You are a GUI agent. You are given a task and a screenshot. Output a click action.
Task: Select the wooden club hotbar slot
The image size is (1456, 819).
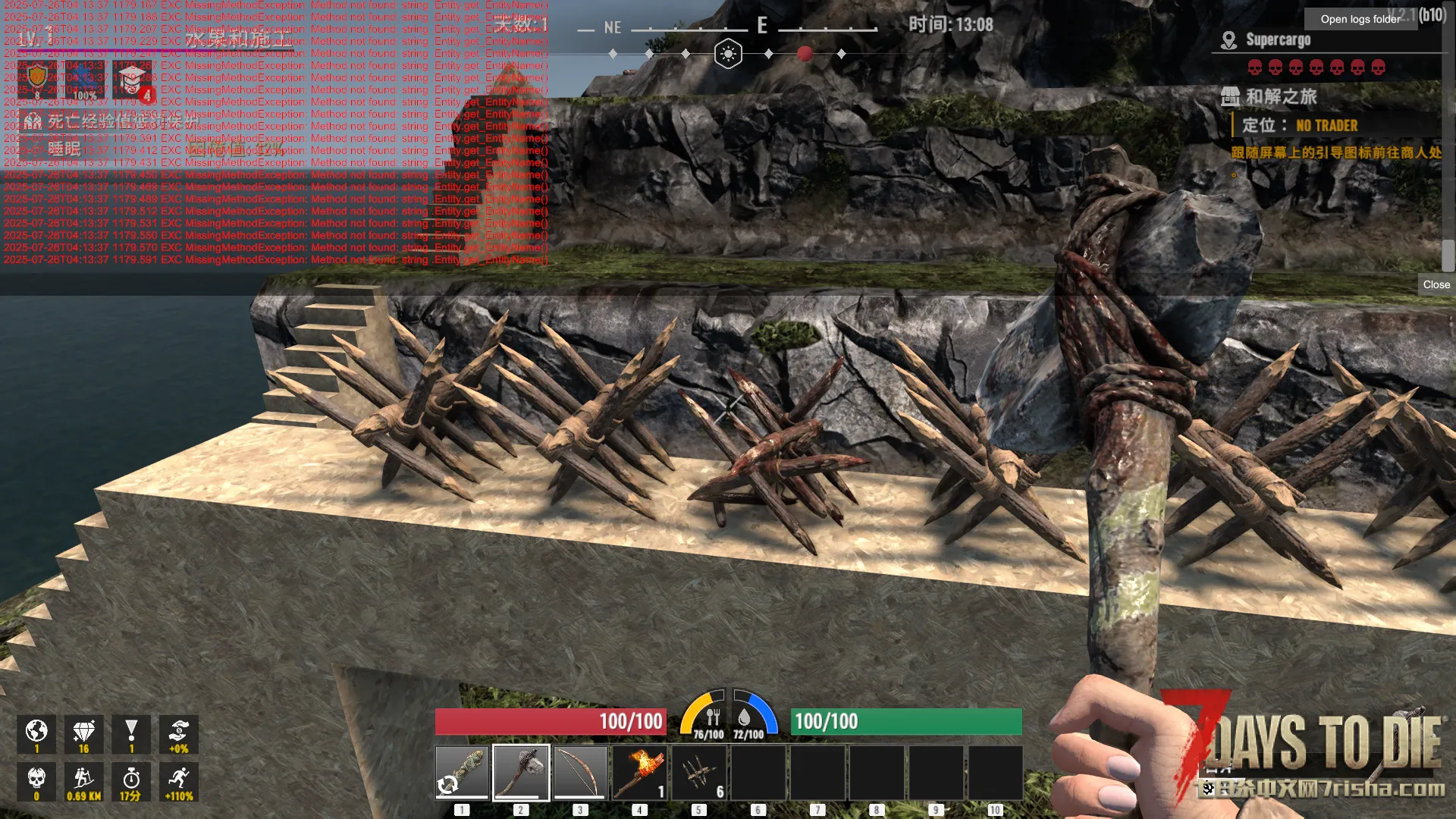pyautogui.click(x=462, y=772)
